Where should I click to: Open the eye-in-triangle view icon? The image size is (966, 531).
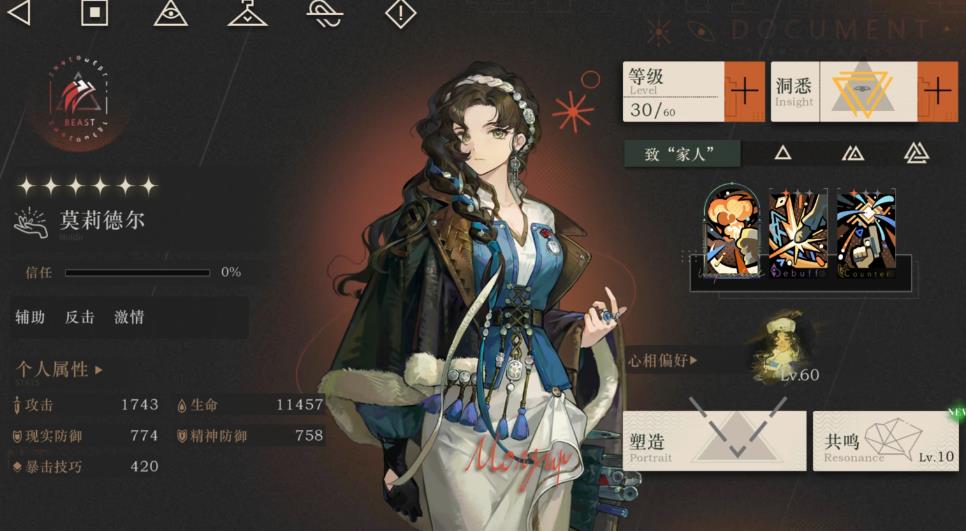171,13
